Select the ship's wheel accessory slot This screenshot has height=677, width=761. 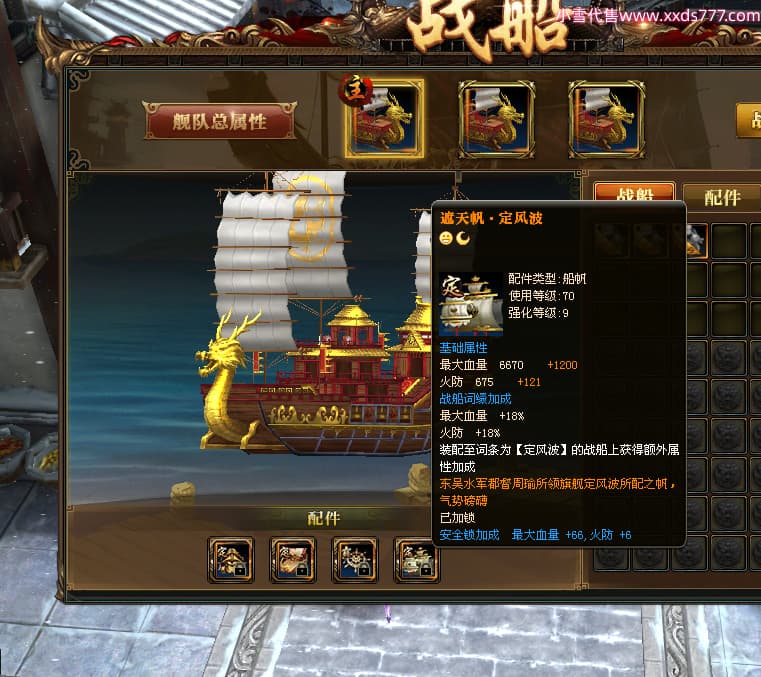click(x=354, y=560)
